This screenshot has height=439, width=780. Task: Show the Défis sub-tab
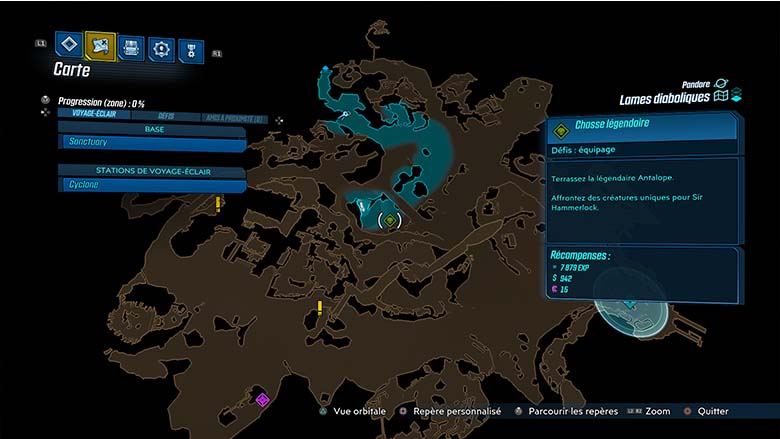pos(166,116)
